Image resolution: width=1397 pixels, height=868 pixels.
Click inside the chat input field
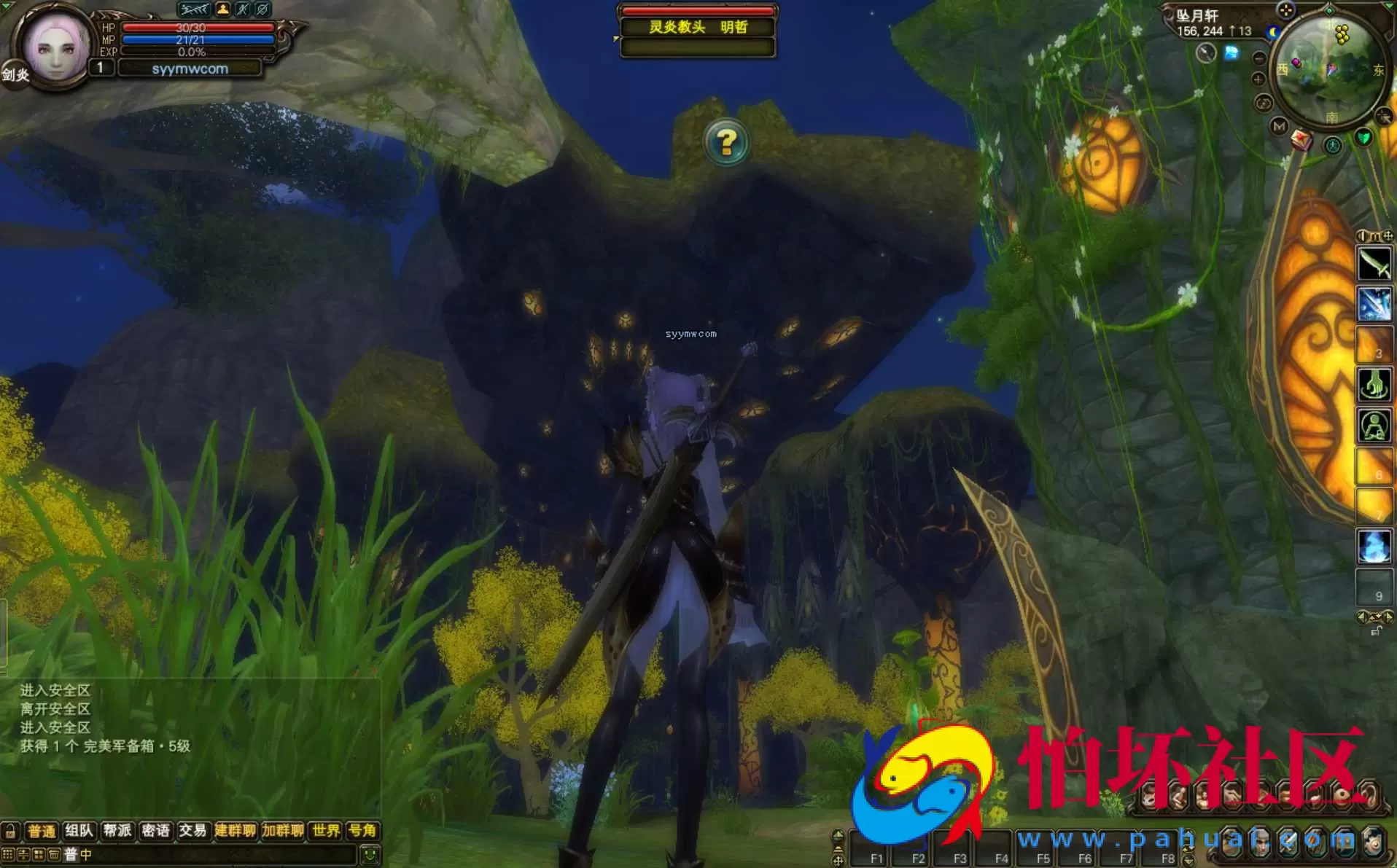tap(219, 856)
